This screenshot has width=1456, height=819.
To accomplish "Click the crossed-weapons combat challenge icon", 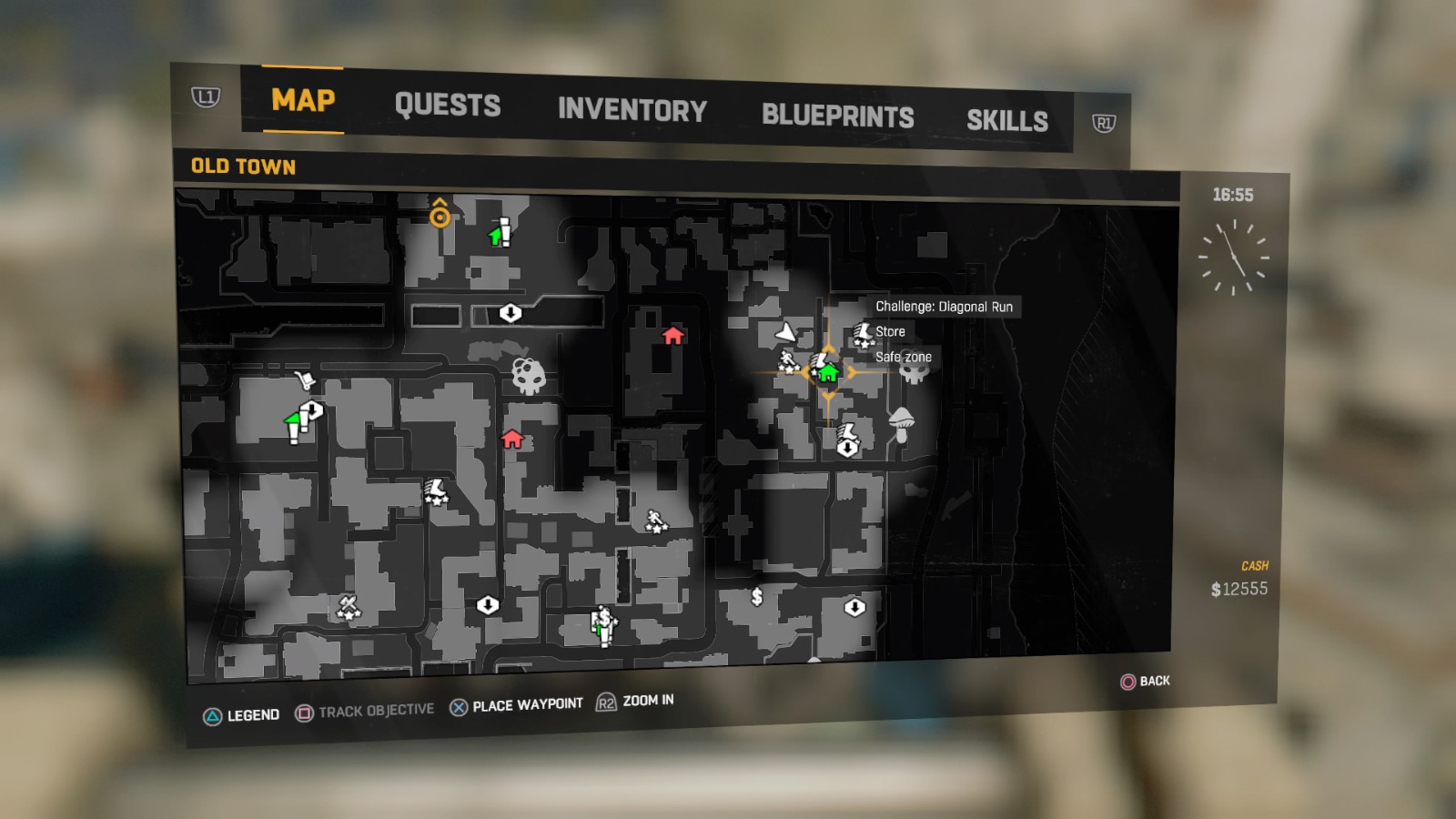I will point(348,605).
